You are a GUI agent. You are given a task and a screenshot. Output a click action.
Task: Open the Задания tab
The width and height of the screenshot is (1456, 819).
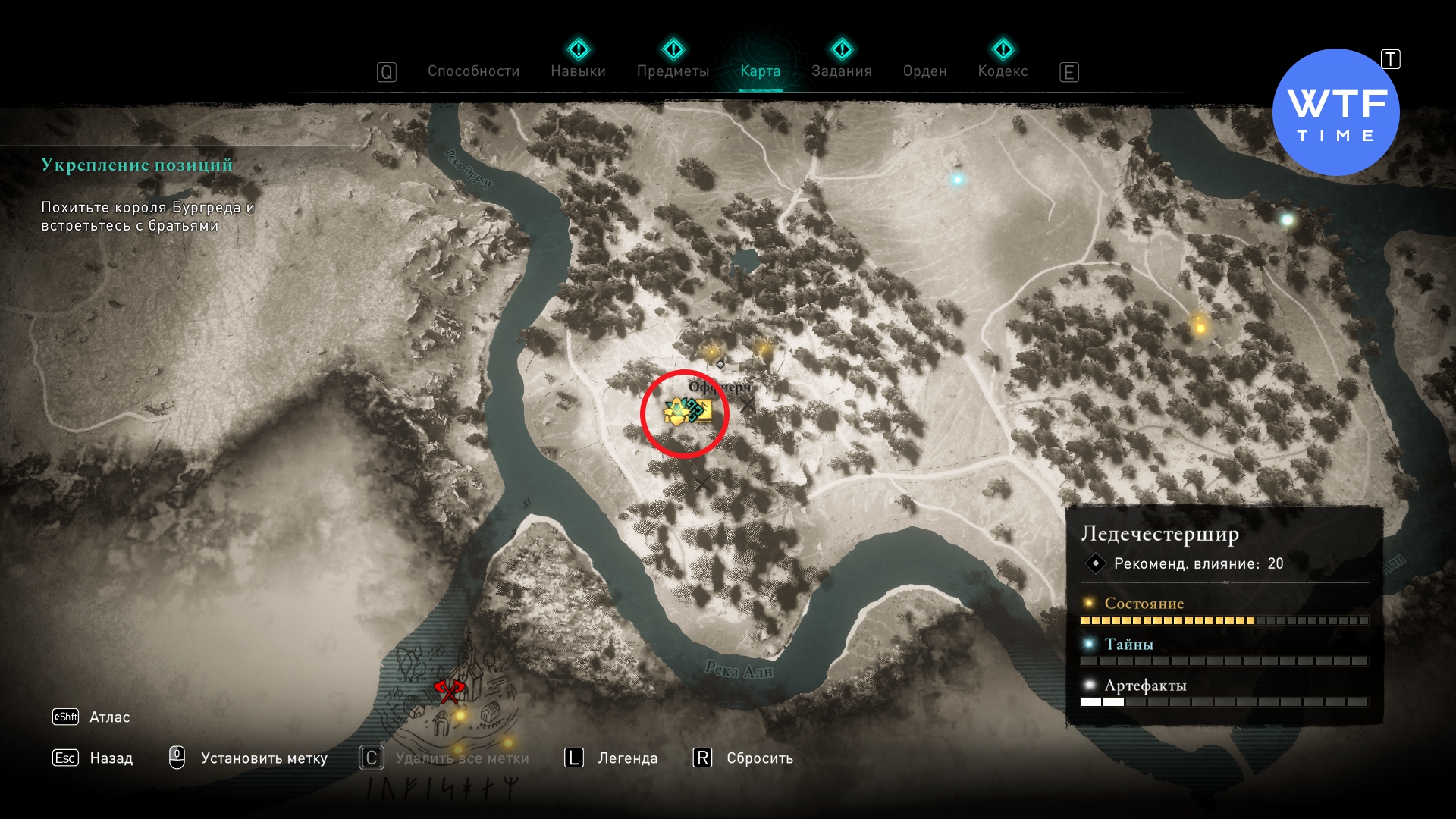tap(841, 71)
